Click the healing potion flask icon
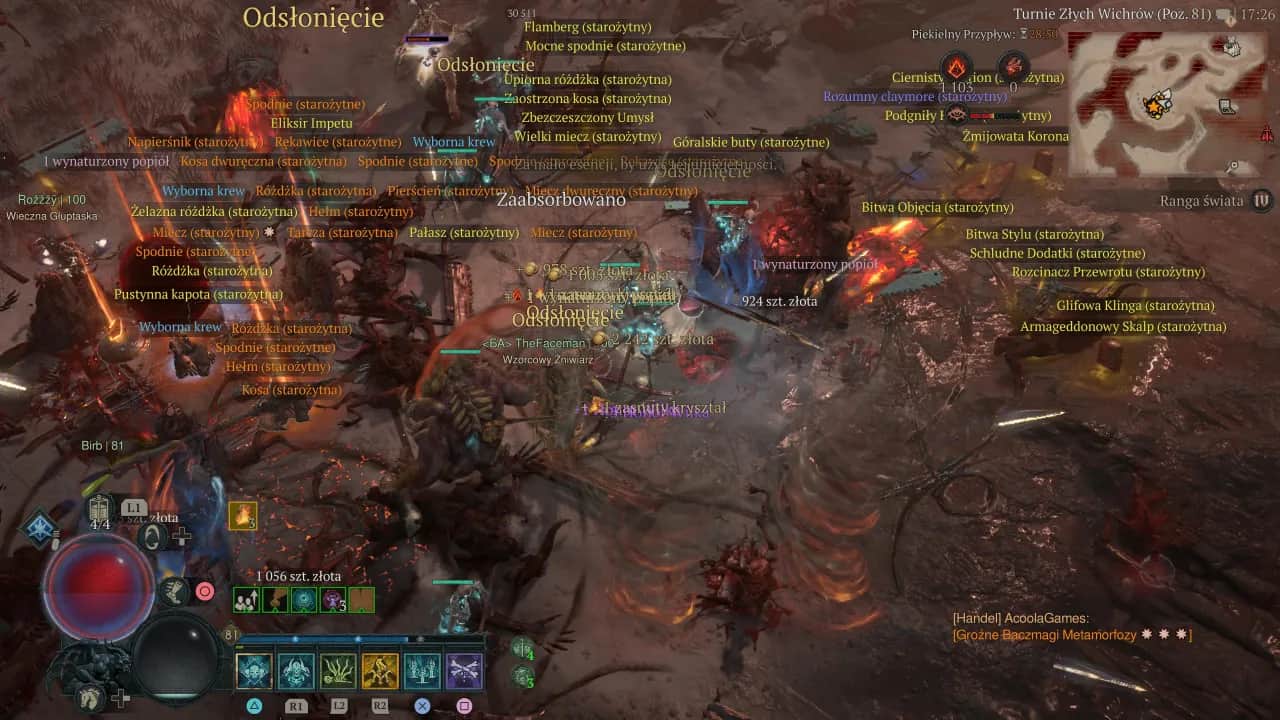 [x=97, y=510]
